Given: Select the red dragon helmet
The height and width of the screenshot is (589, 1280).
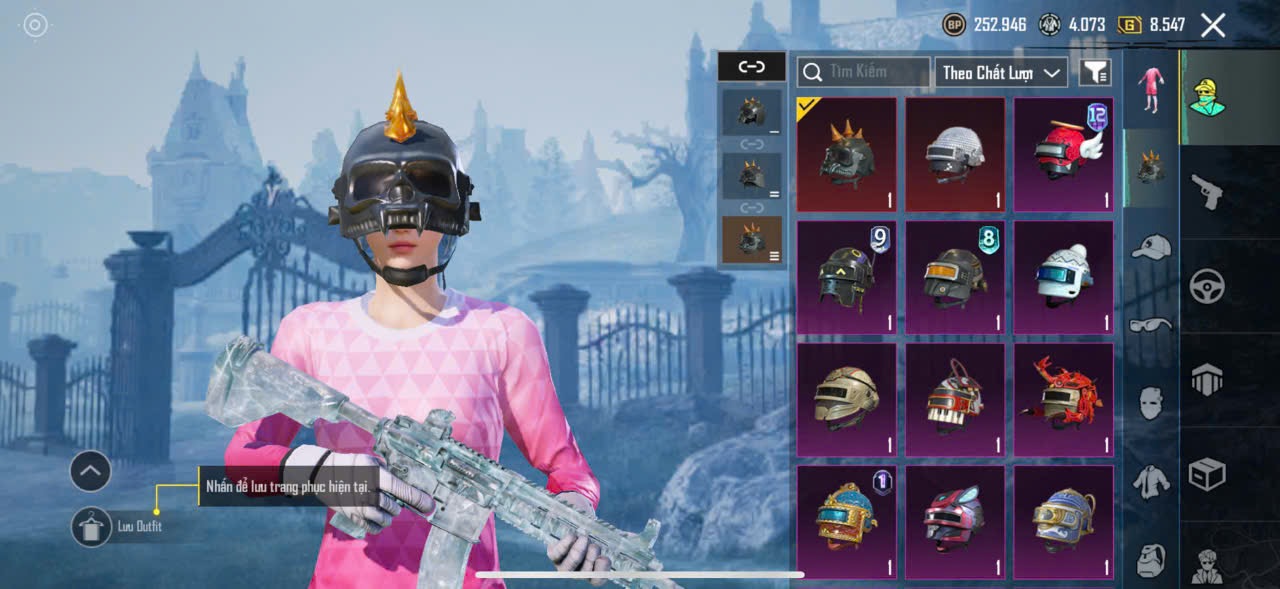Looking at the screenshot, I should coord(1063,400).
